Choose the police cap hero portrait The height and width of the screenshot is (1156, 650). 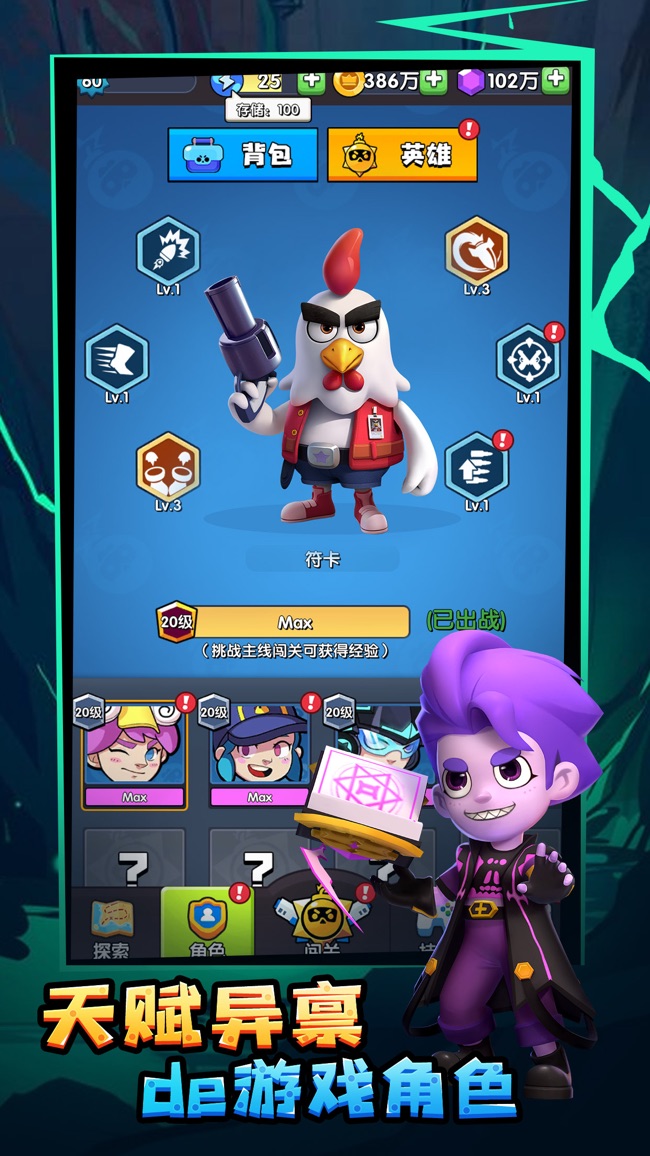click(x=259, y=748)
